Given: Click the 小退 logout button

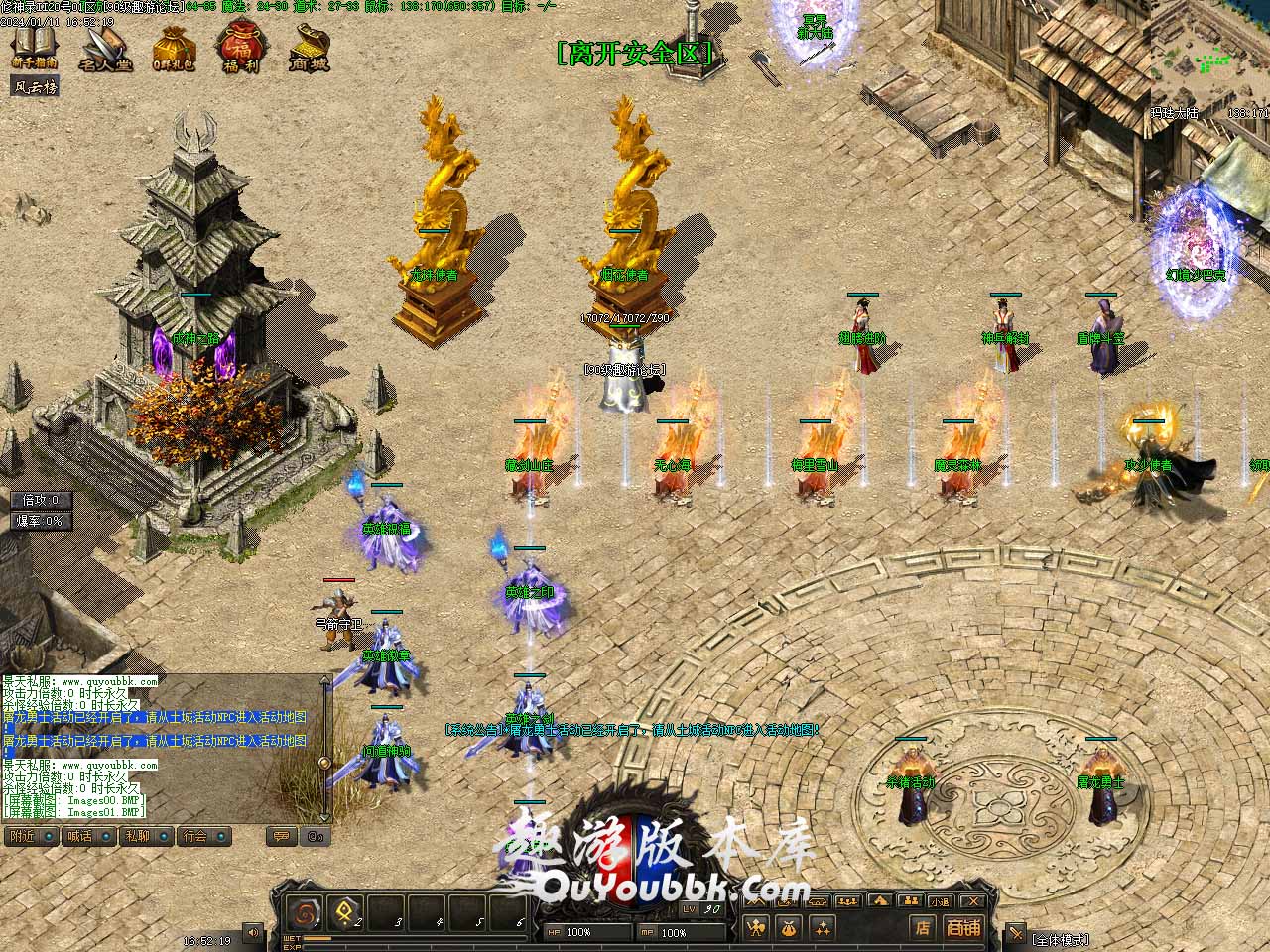Looking at the screenshot, I should click(940, 901).
